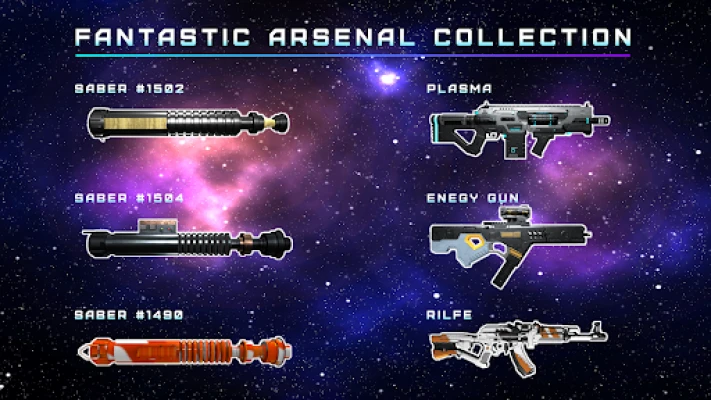
Task: Choose the black Saber #1504 hilt
Action: [188, 241]
